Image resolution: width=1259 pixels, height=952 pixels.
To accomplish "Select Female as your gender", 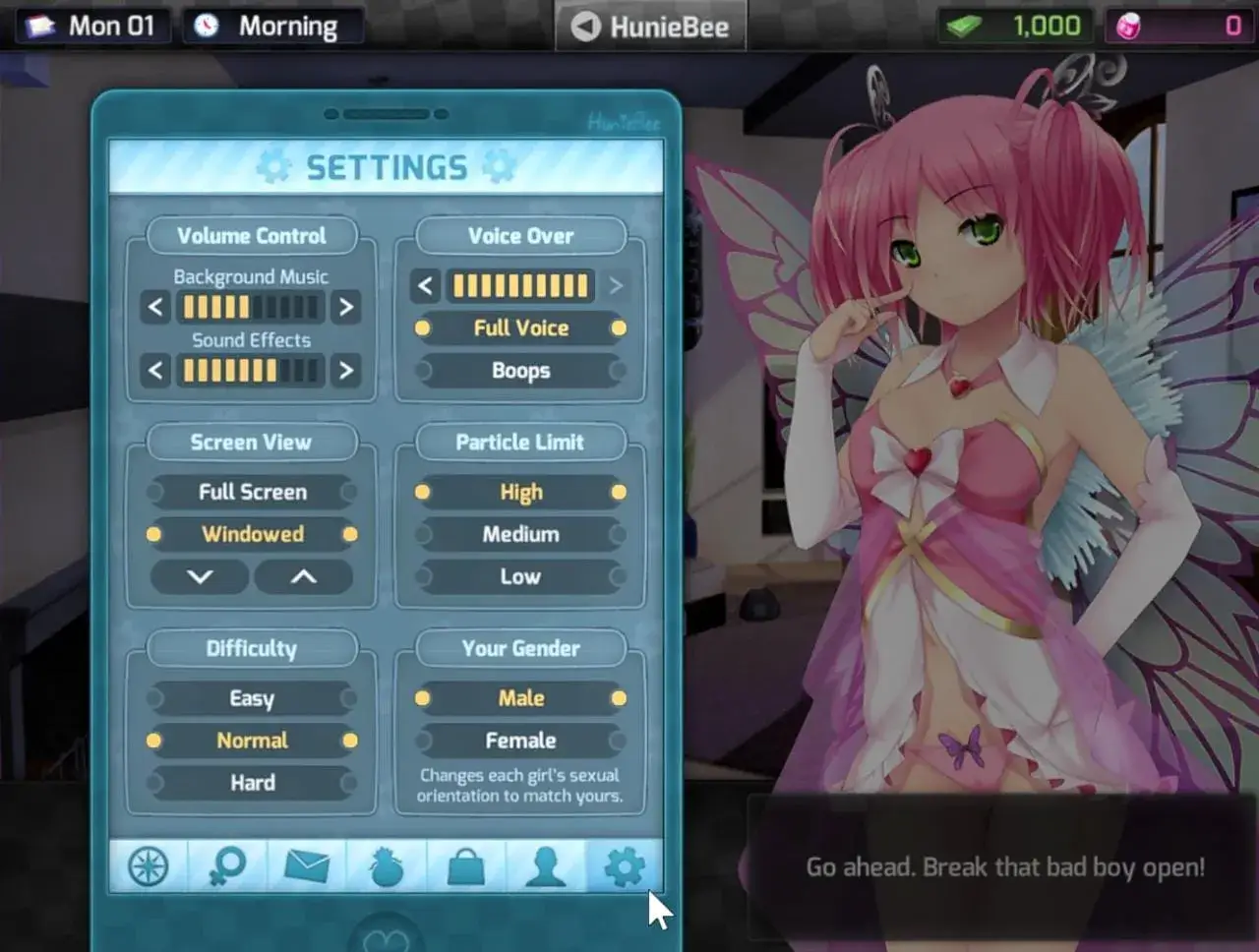I will (x=520, y=741).
